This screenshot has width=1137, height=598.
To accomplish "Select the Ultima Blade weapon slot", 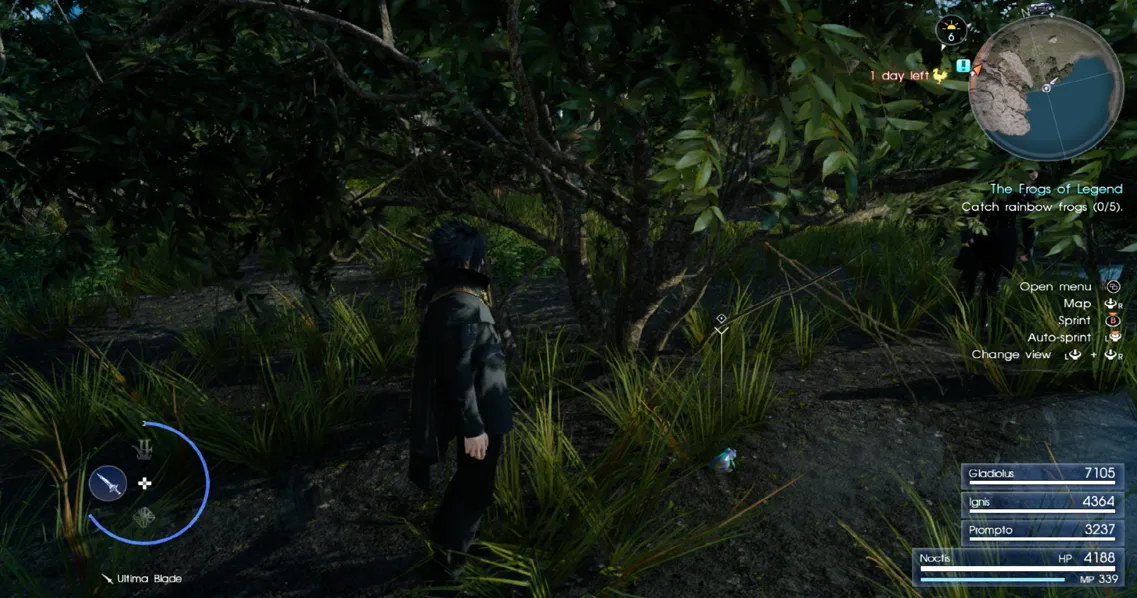I will click(x=108, y=483).
